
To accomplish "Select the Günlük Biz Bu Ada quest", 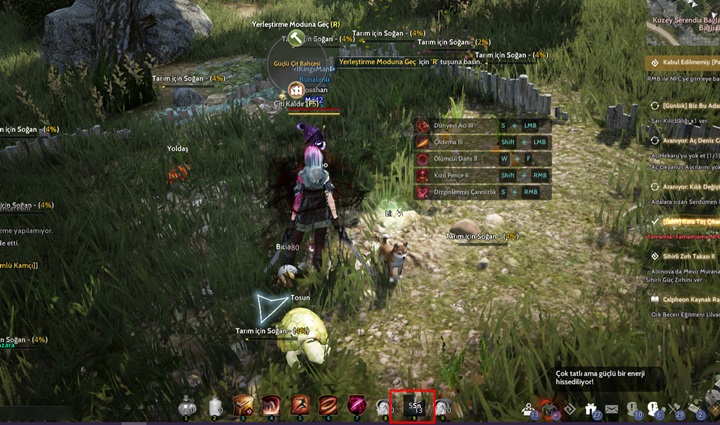I will 686,105.
